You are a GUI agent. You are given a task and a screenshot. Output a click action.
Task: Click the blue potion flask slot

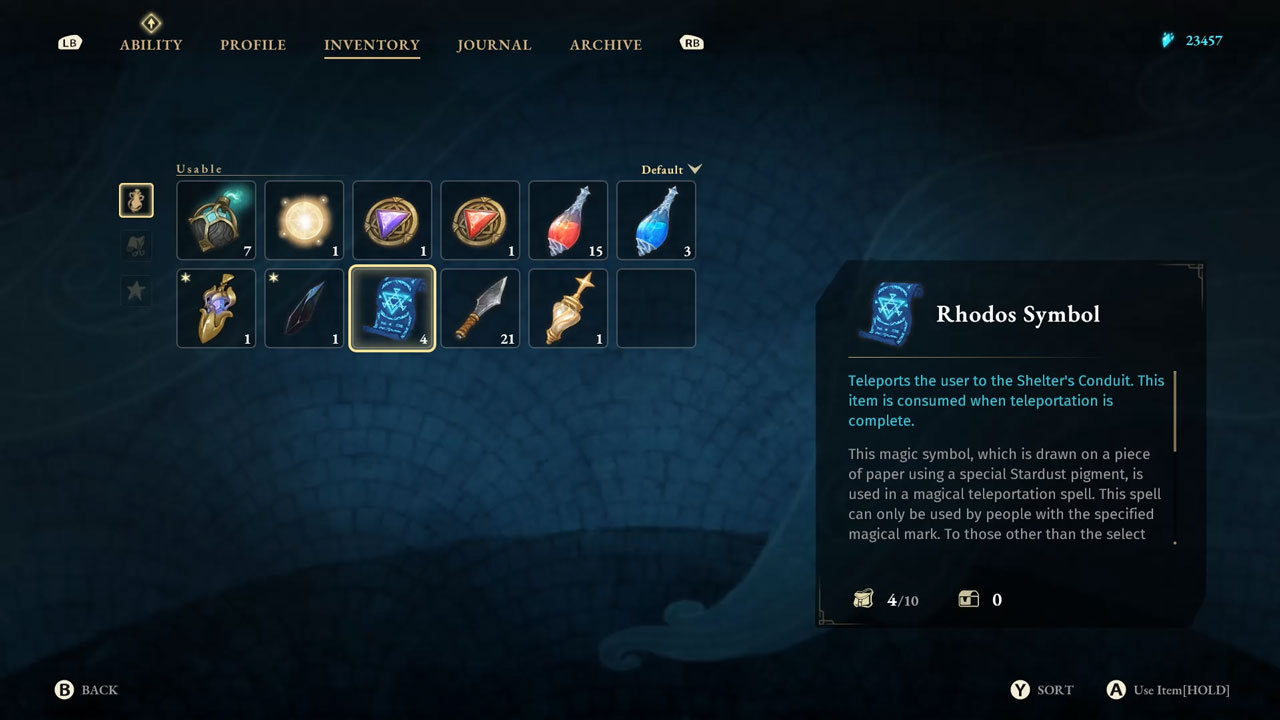click(656, 220)
